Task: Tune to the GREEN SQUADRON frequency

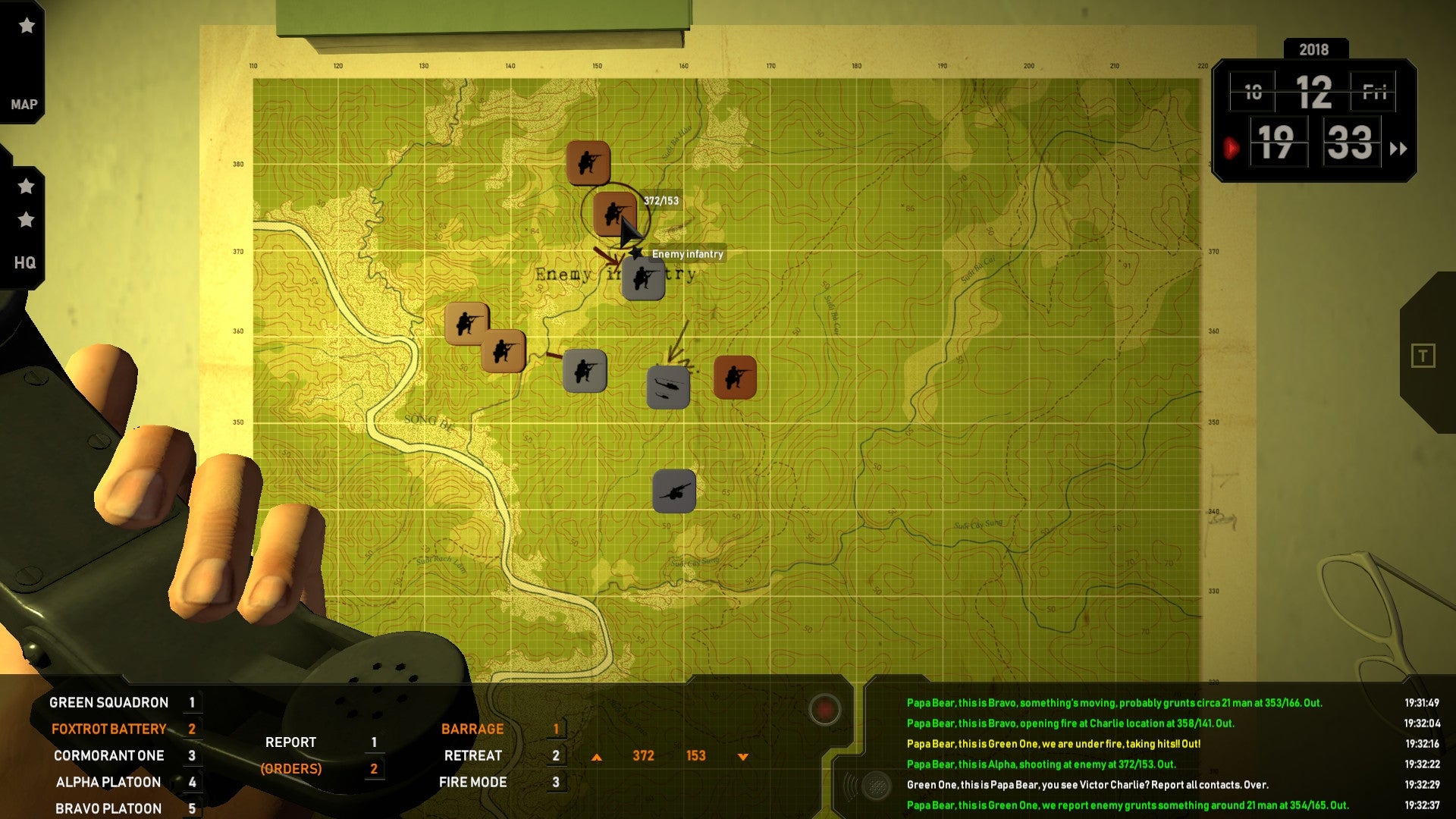Action: point(108,702)
